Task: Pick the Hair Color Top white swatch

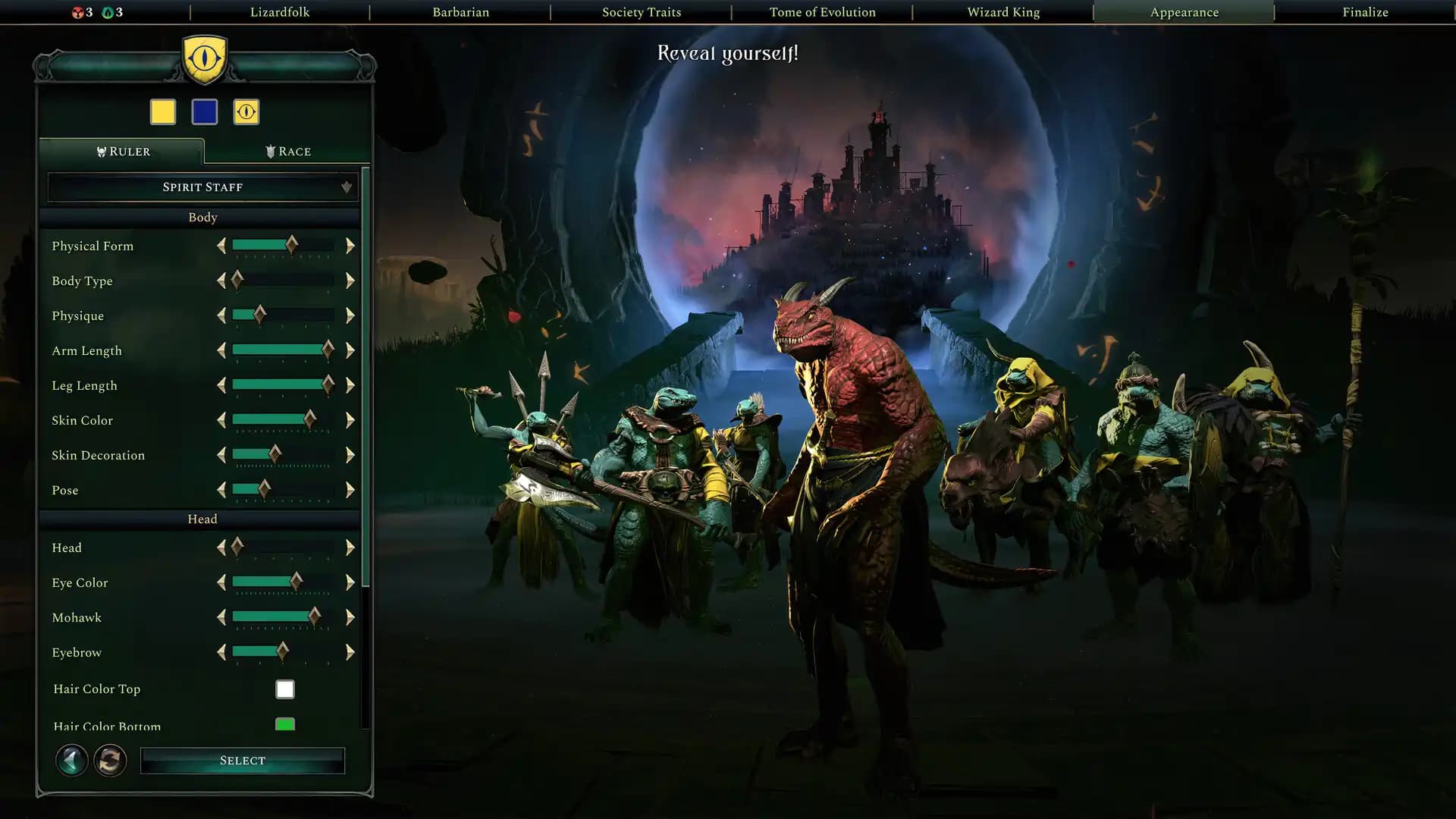Action: 284,689
